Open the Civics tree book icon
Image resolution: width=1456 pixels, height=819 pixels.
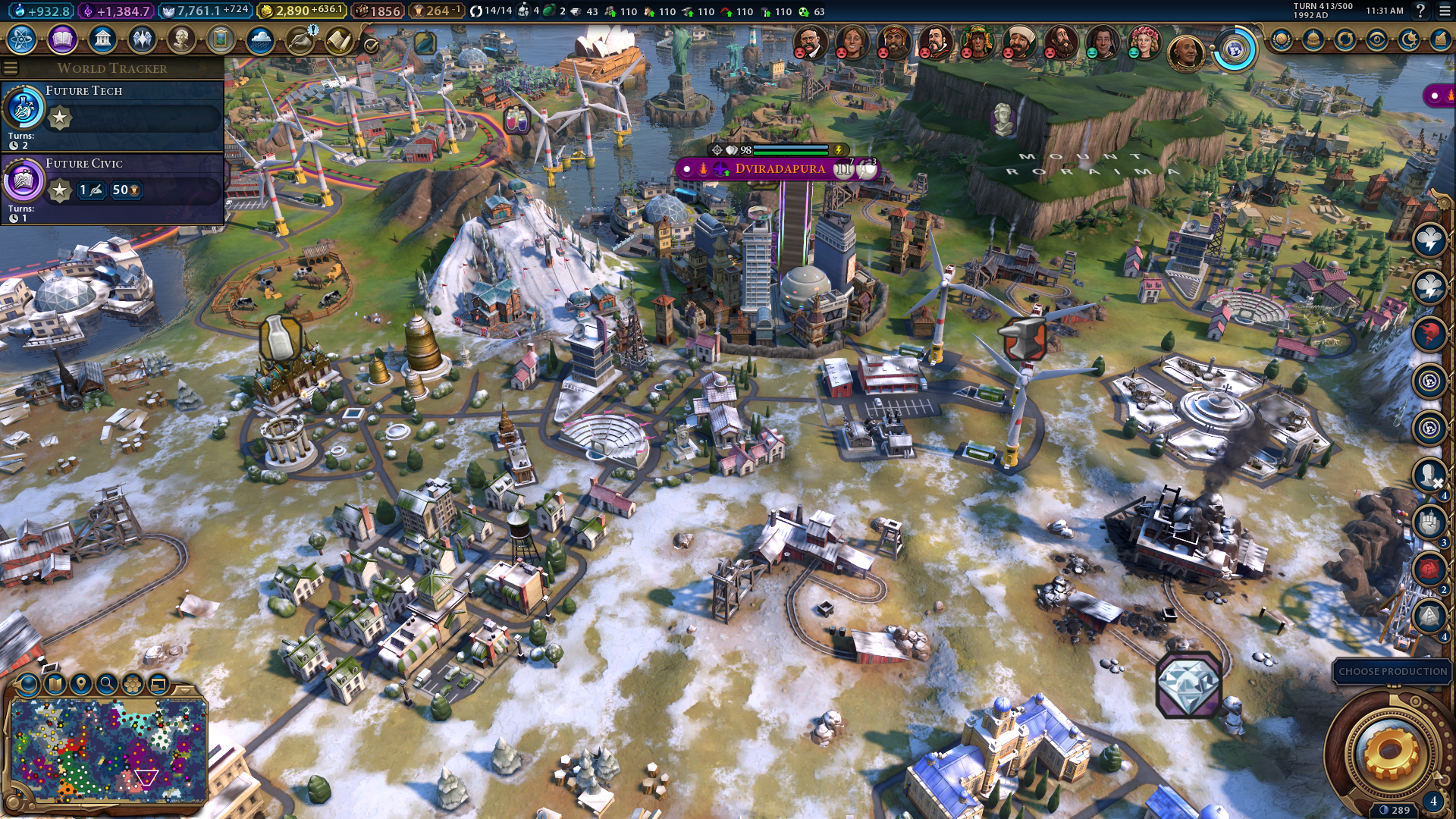(62, 39)
